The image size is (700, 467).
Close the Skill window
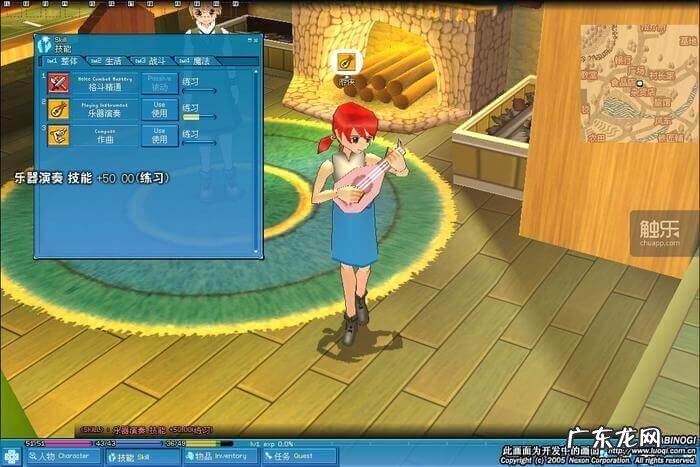click(x=254, y=41)
